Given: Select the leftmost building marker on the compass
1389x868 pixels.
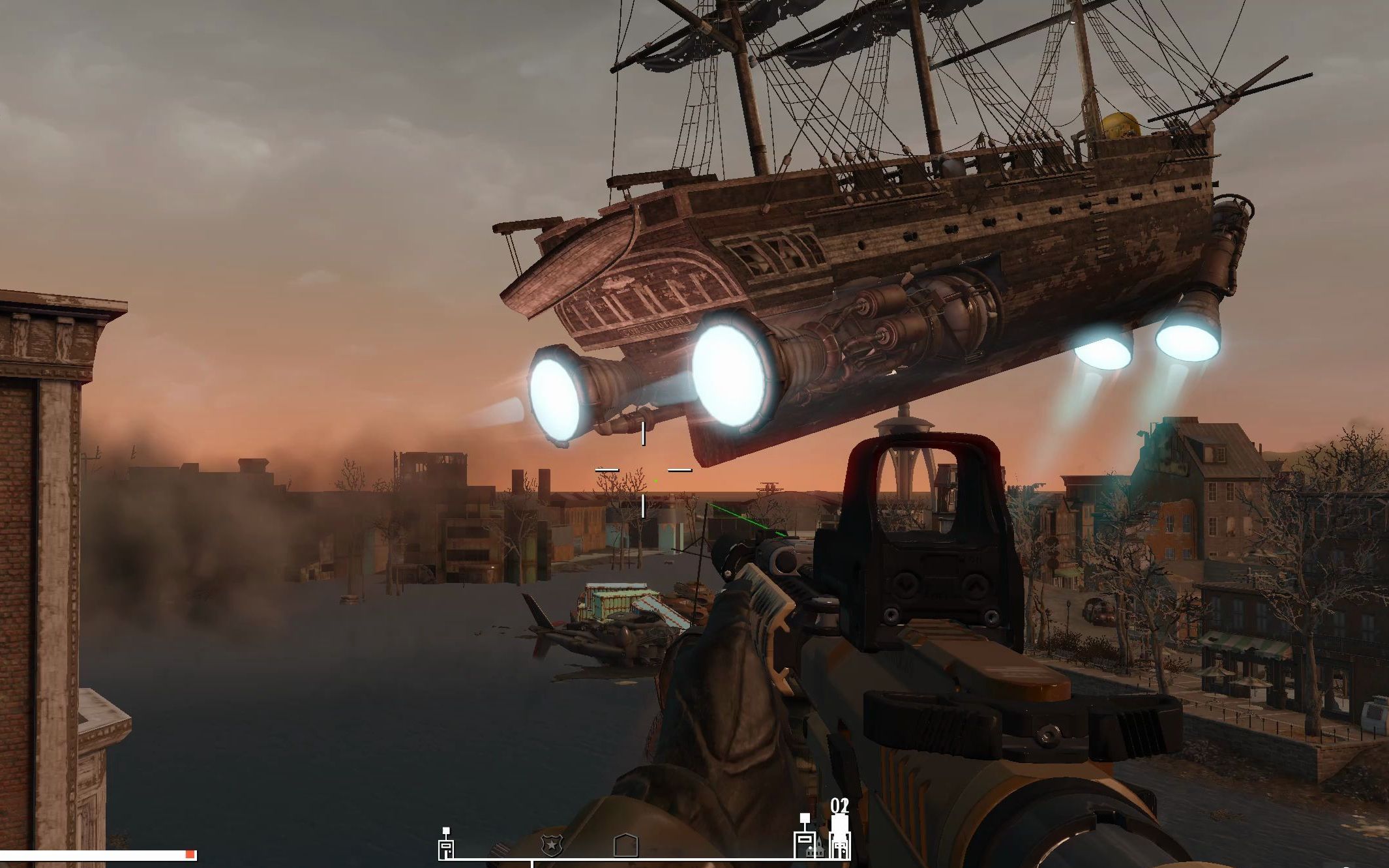Looking at the screenshot, I should pos(446,845).
